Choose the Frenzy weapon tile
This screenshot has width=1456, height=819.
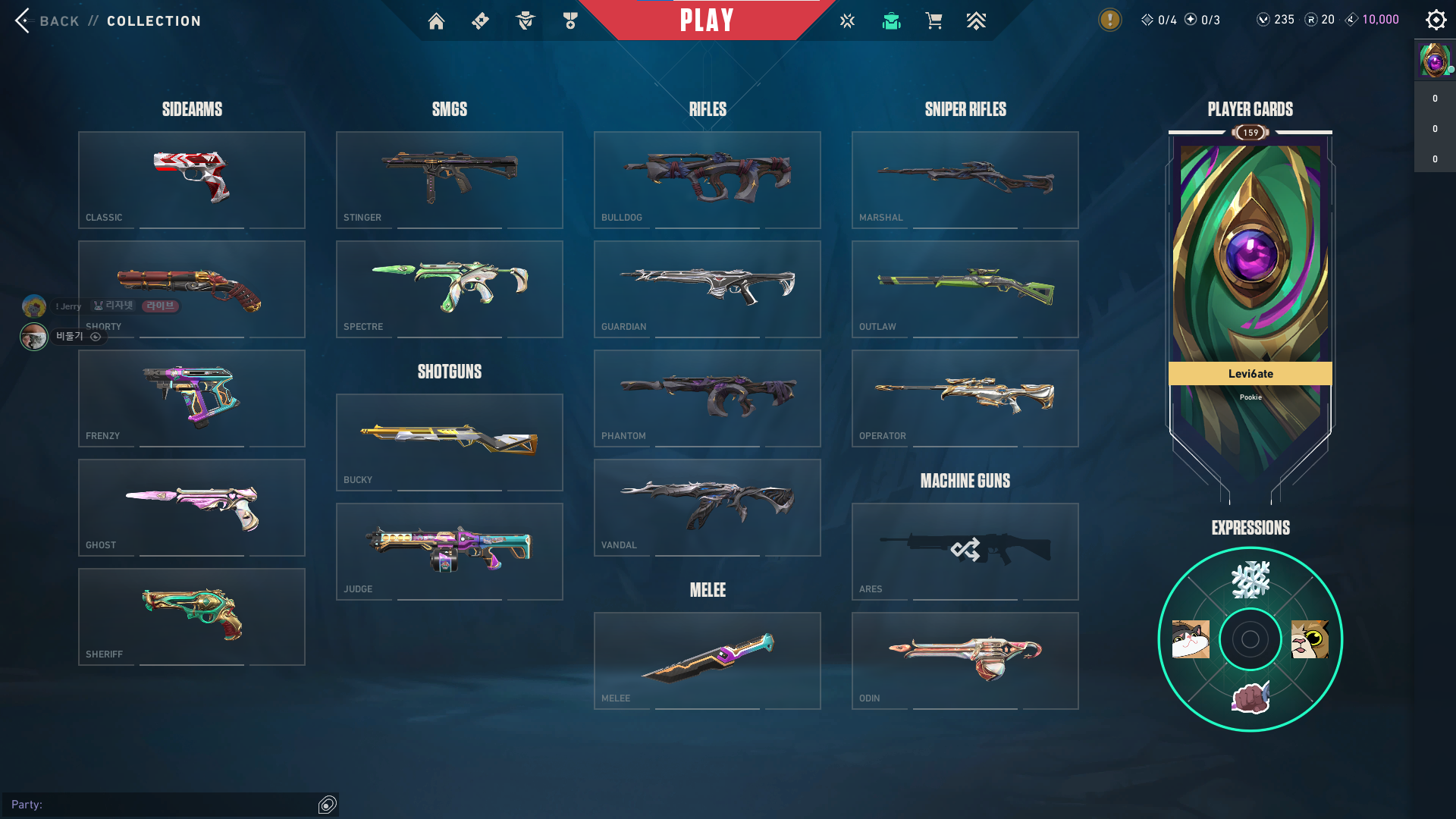(192, 398)
